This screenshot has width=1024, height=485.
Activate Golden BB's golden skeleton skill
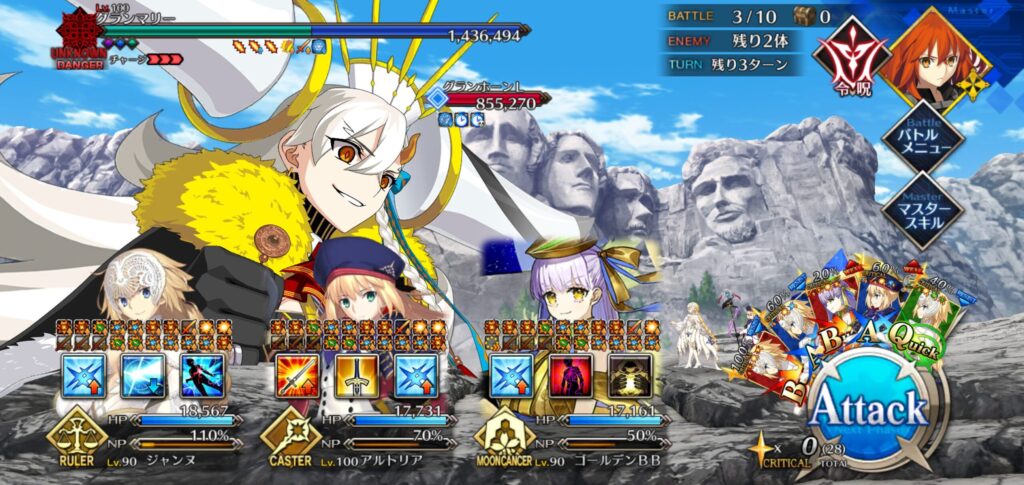point(629,375)
